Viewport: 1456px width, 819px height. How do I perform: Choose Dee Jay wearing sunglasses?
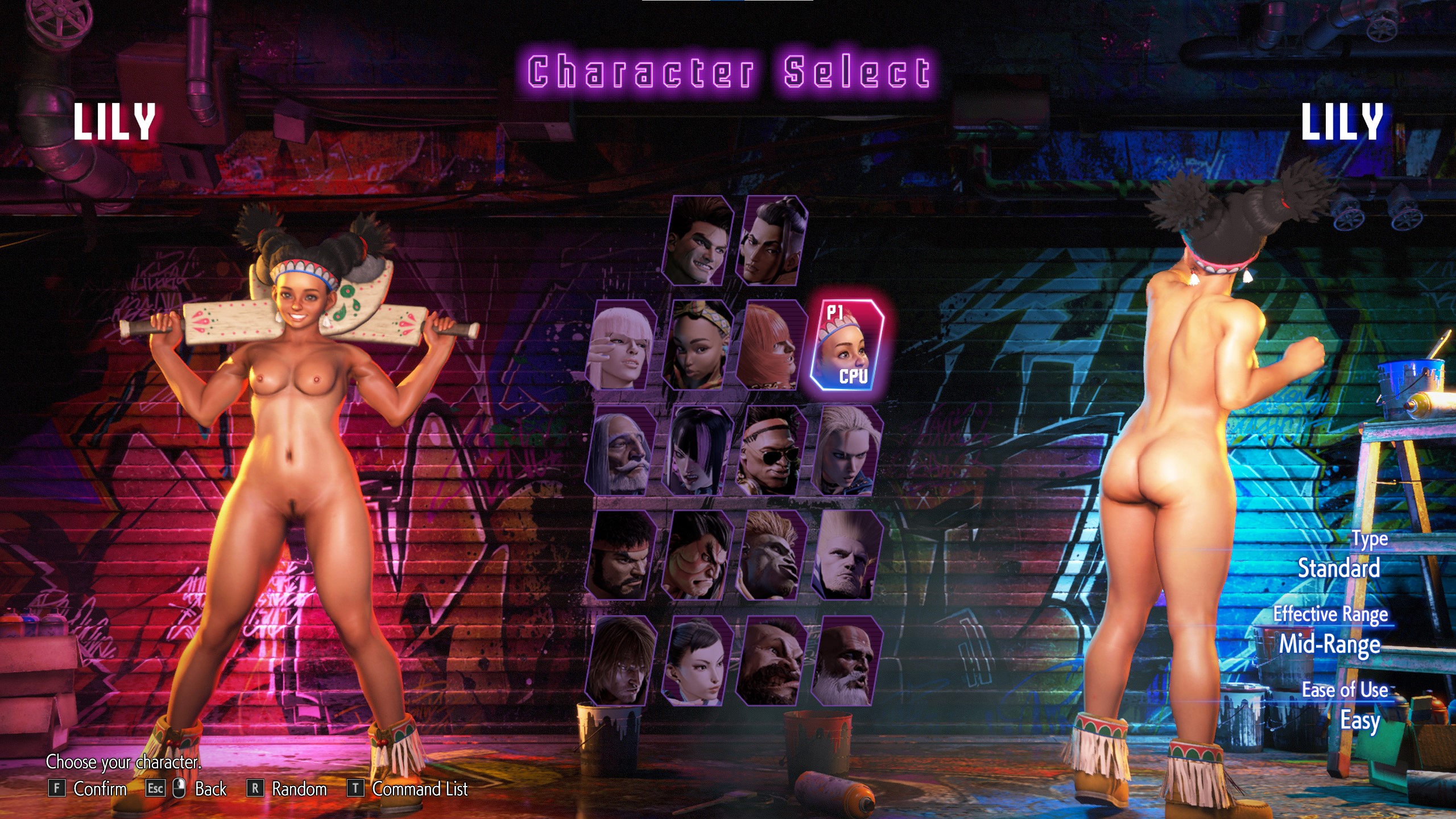click(x=771, y=450)
